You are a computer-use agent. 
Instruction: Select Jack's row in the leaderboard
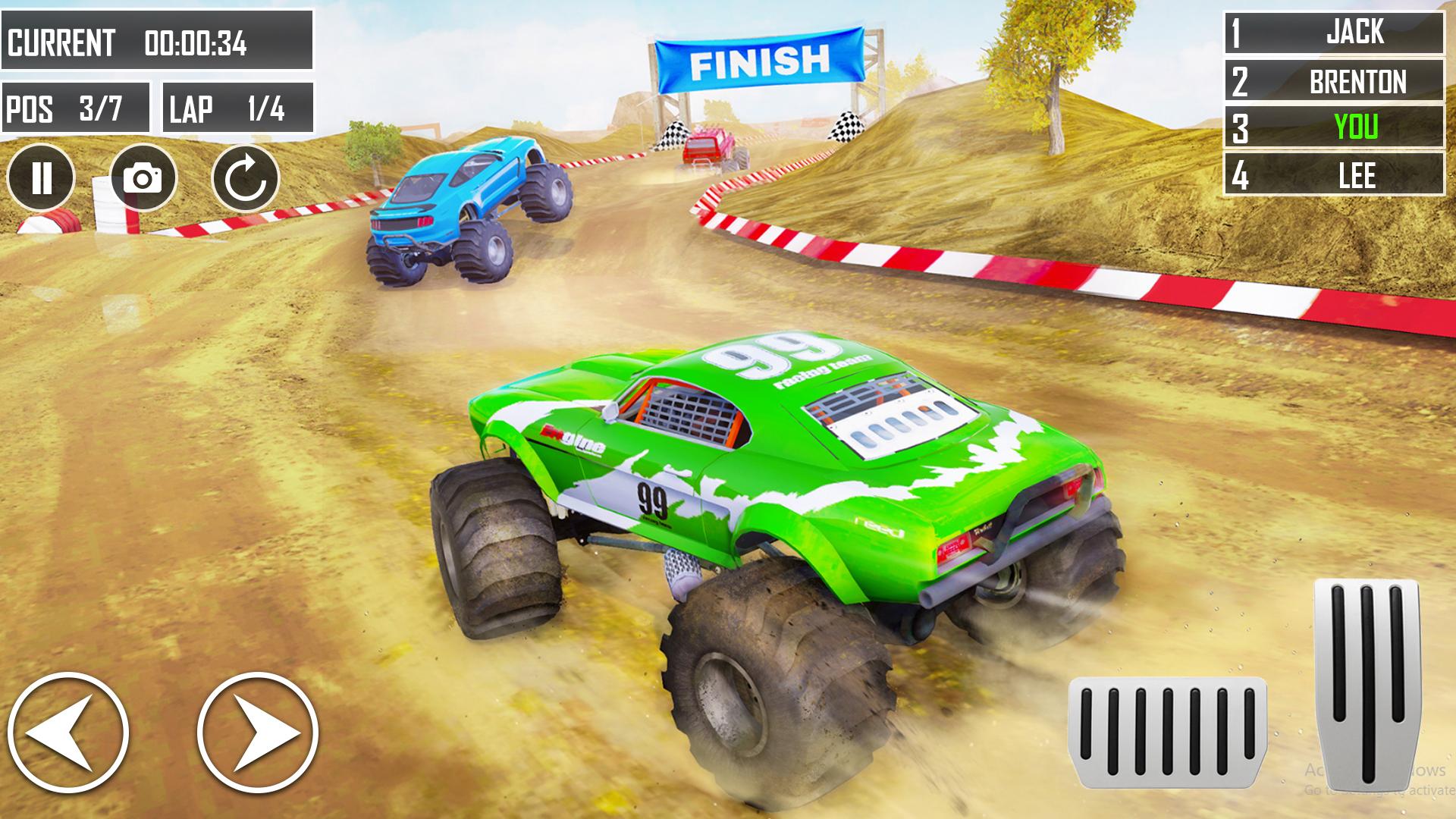coord(1334,33)
